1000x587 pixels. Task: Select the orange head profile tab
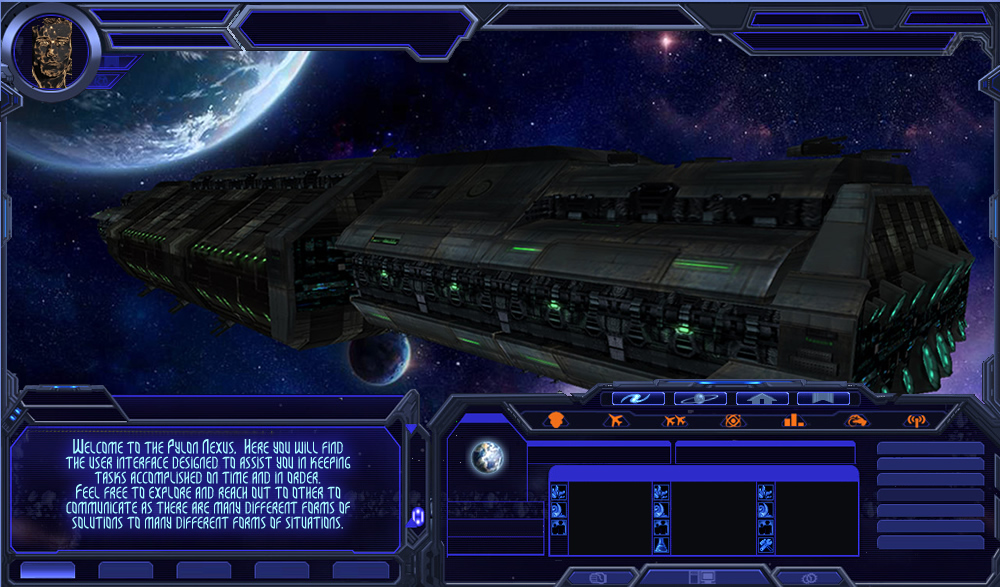coord(557,421)
